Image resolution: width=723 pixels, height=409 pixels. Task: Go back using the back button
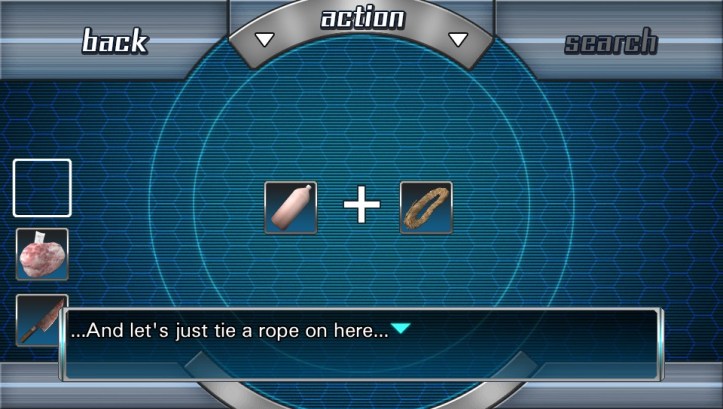[x=114, y=41]
